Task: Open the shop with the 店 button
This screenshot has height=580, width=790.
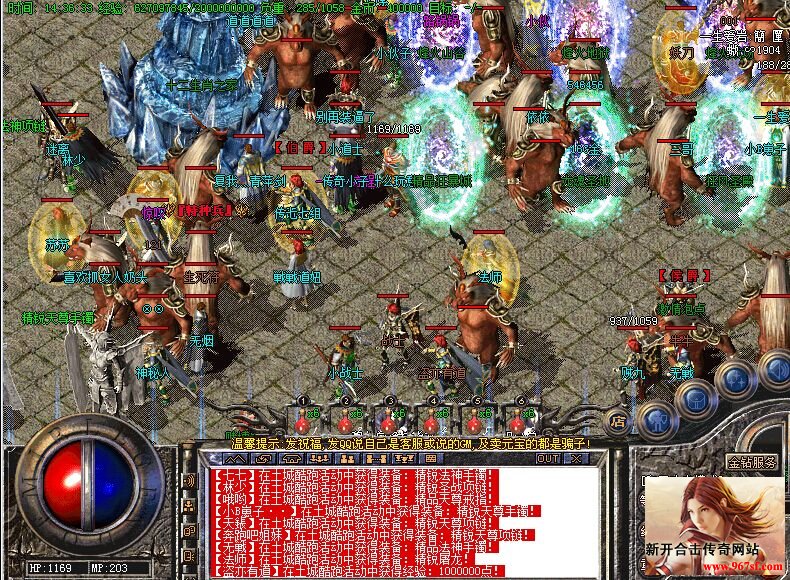Action: point(618,421)
